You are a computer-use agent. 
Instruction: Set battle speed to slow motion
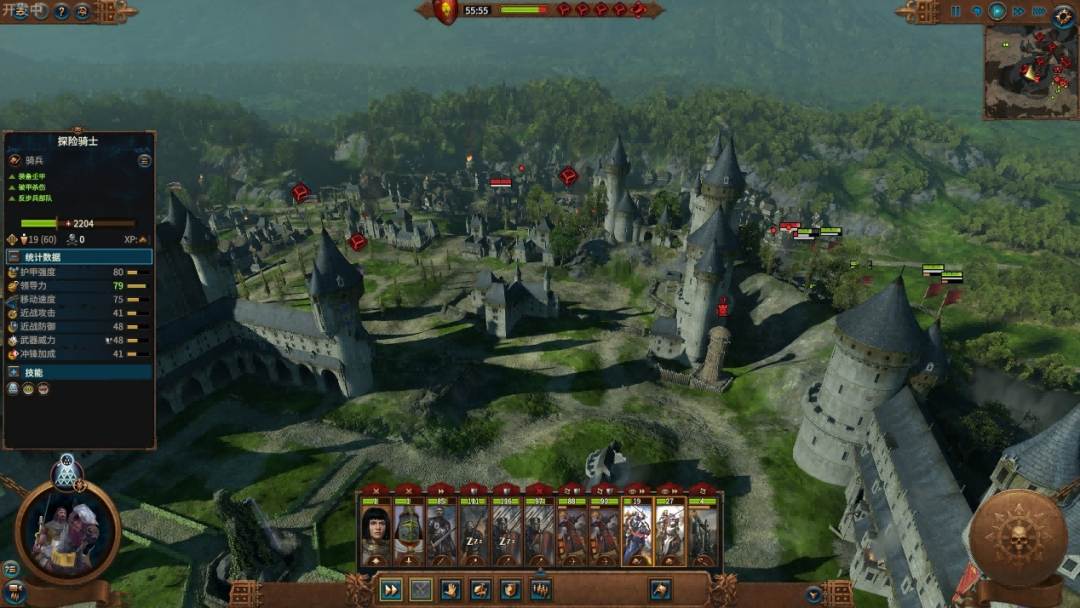[x=976, y=12]
